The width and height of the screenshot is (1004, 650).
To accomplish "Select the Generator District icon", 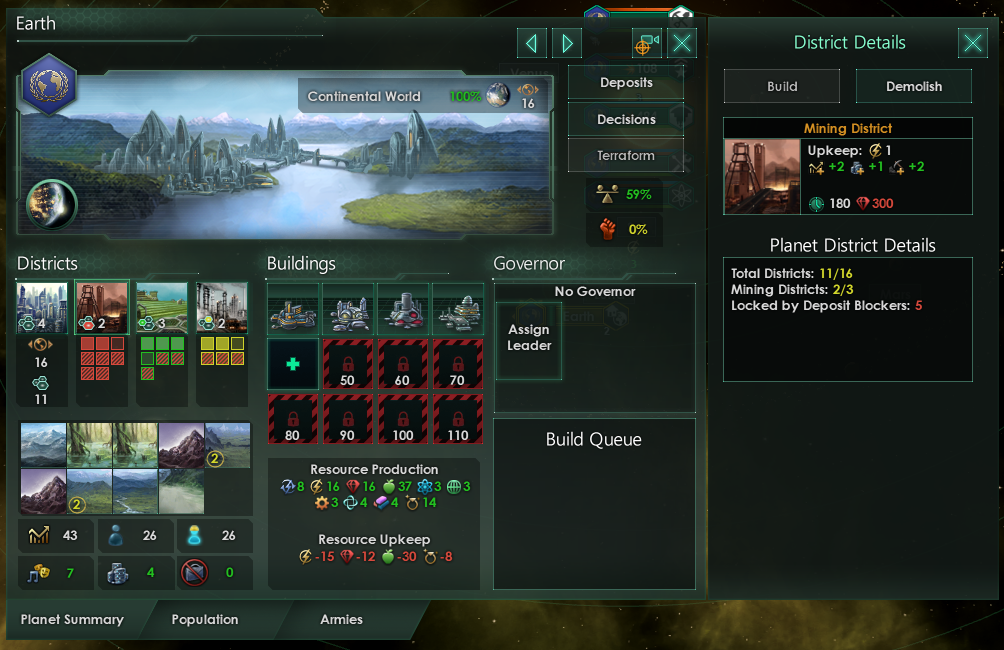I will click(x=222, y=307).
